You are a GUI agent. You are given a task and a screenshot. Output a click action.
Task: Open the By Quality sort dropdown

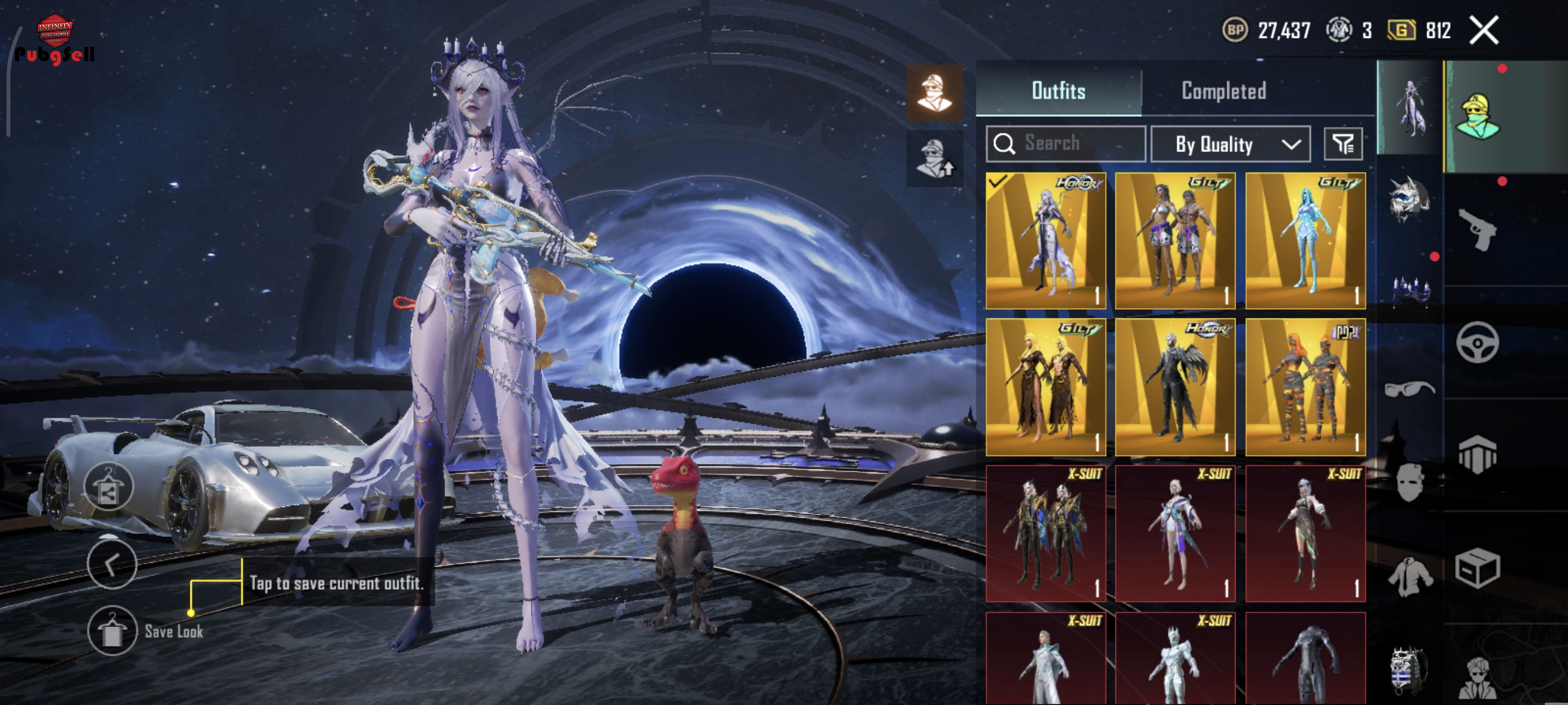coord(1230,144)
